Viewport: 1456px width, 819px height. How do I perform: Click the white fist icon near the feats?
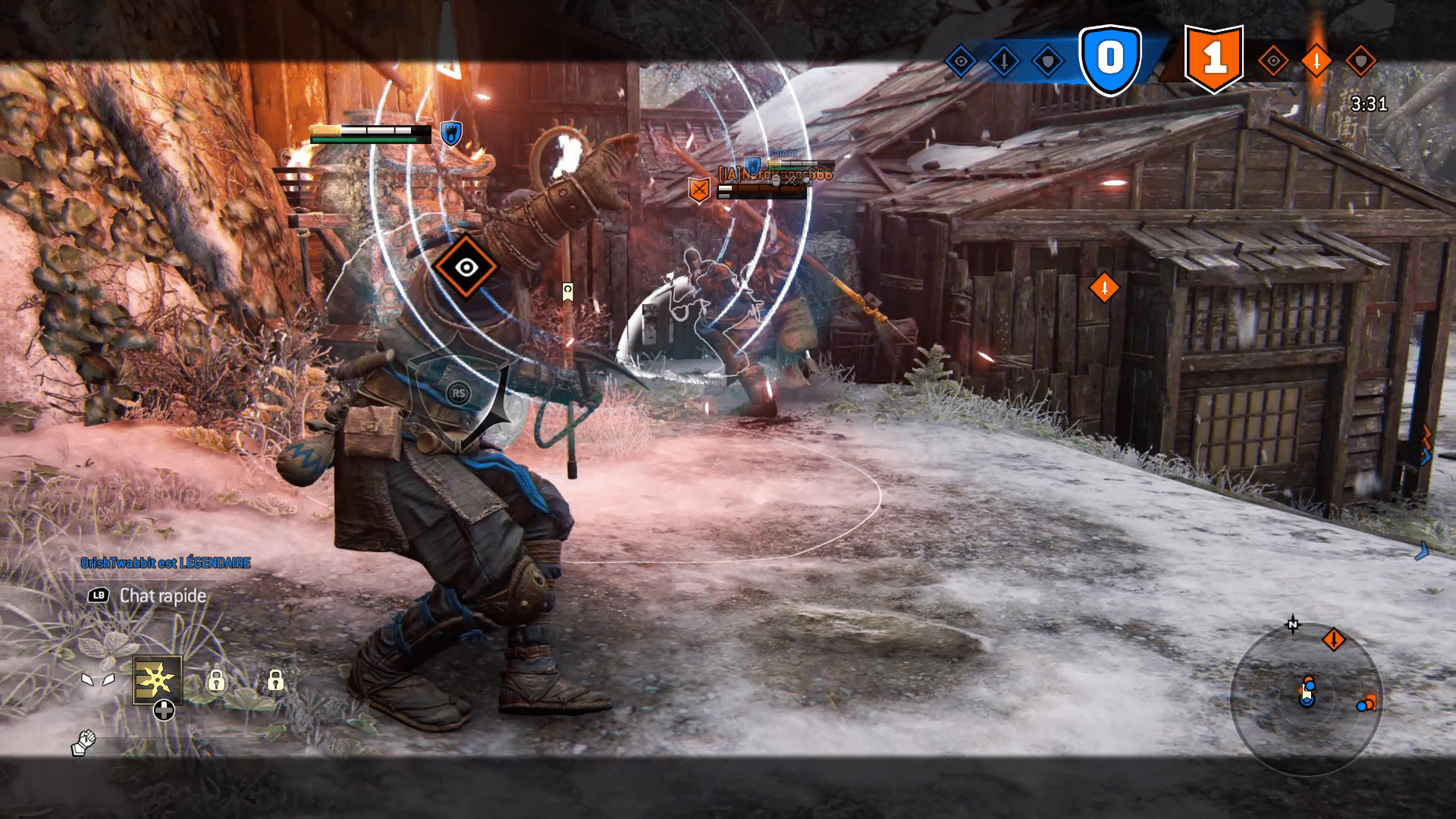tap(84, 742)
